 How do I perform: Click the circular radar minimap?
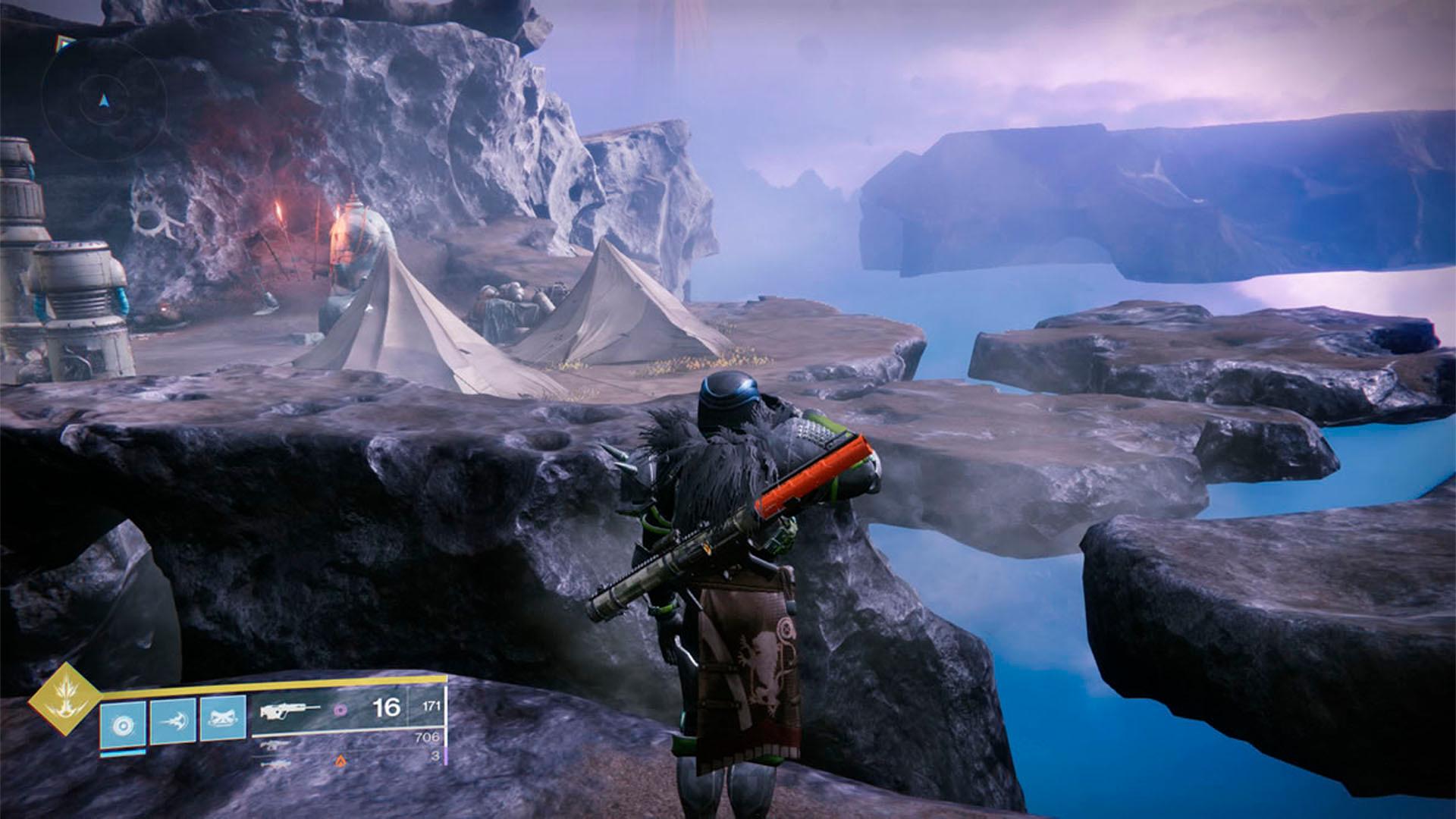pos(104,99)
